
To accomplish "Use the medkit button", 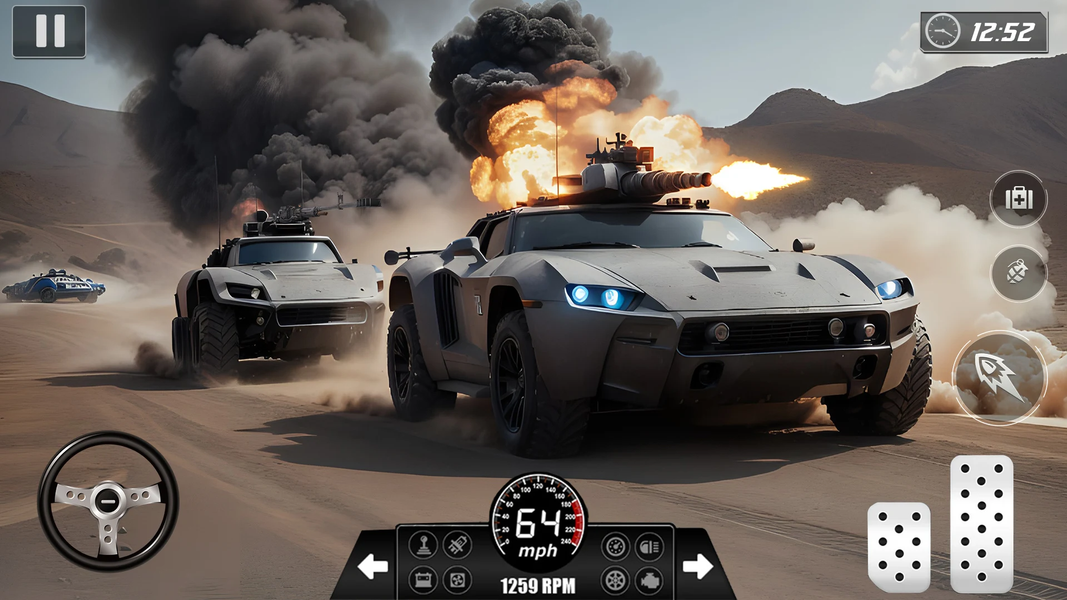I will click(1018, 199).
